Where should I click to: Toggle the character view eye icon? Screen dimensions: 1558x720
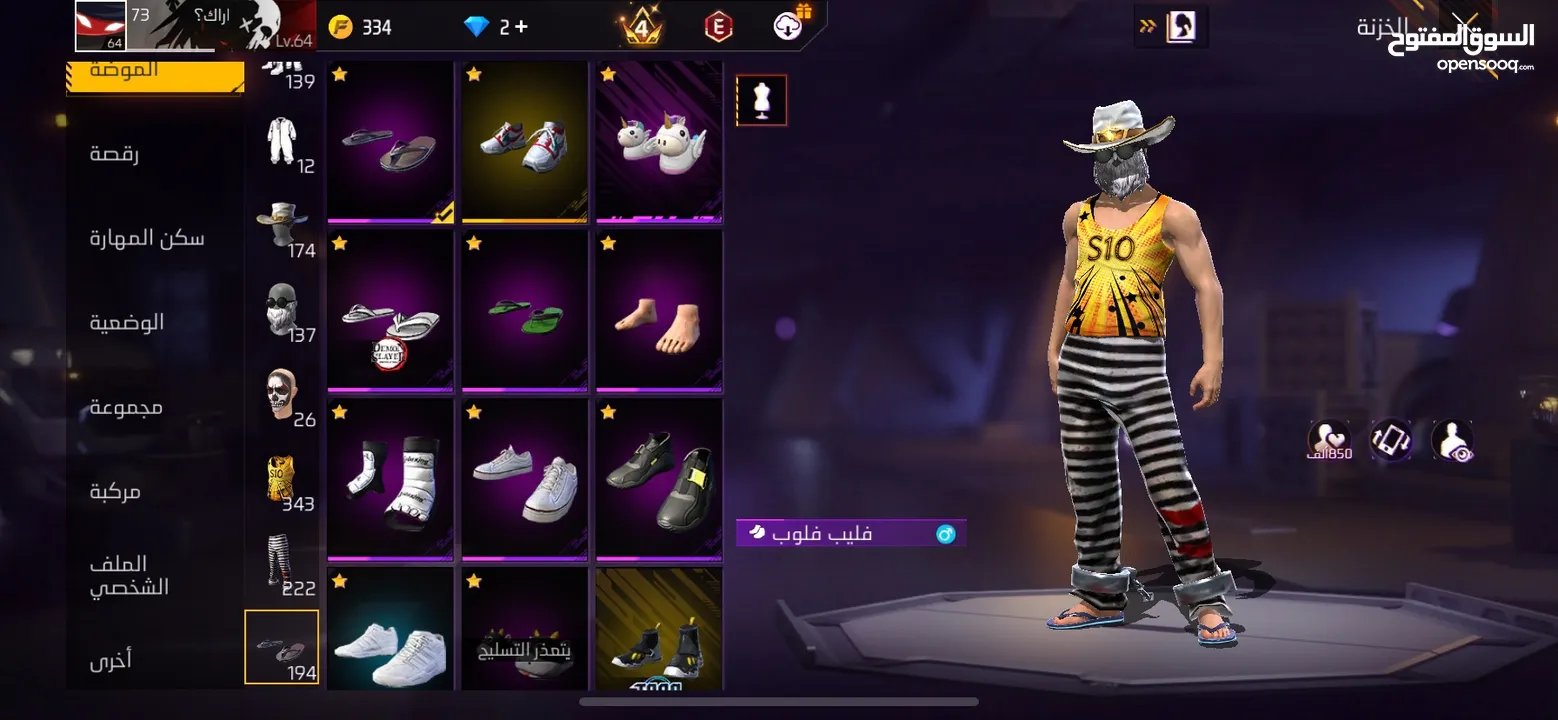tap(1452, 440)
